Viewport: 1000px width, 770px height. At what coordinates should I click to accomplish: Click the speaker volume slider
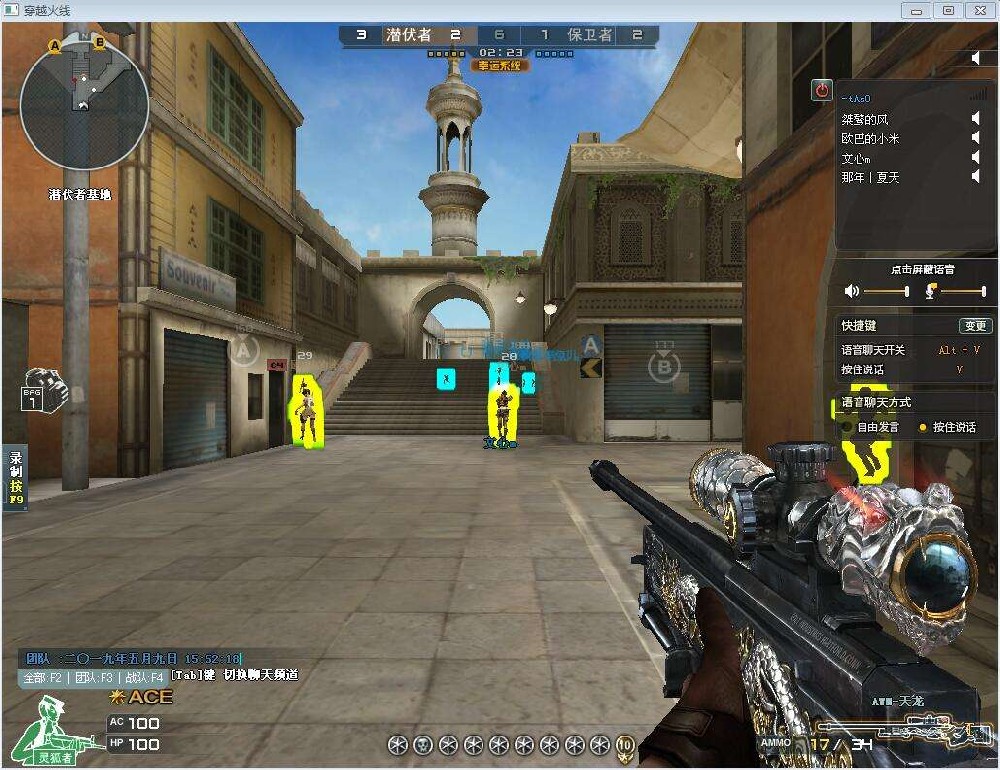pos(885,291)
